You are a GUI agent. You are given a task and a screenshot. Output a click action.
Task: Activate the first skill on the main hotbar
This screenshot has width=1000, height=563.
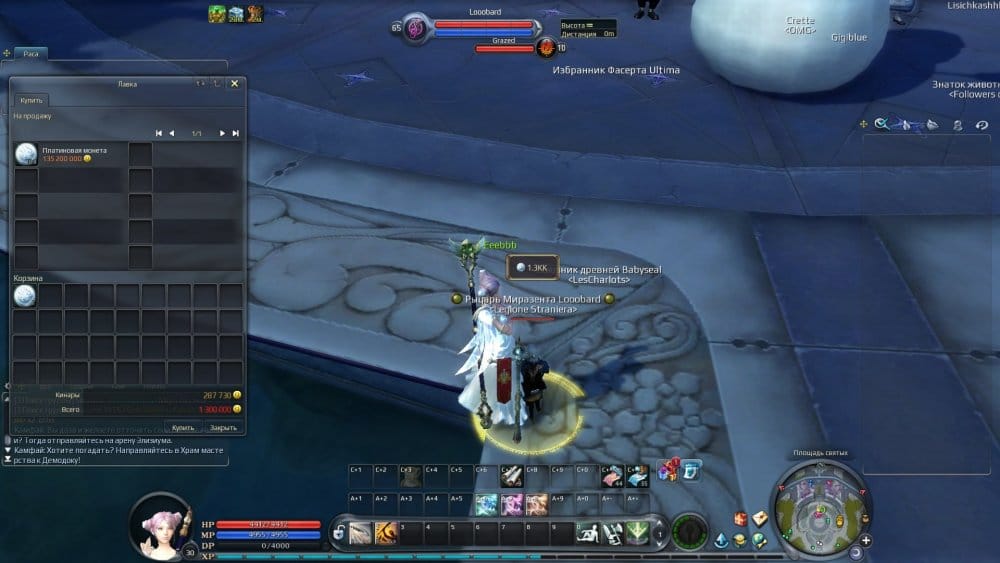(360, 533)
